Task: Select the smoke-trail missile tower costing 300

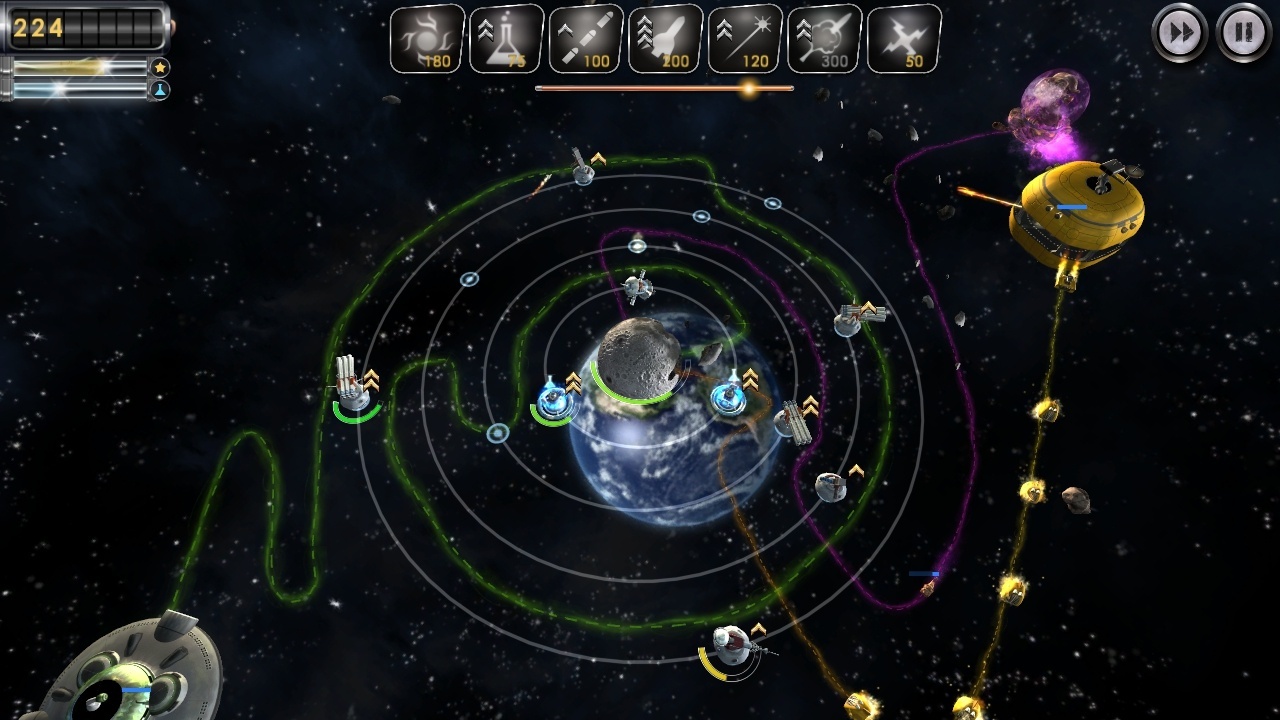Action: [x=825, y=40]
